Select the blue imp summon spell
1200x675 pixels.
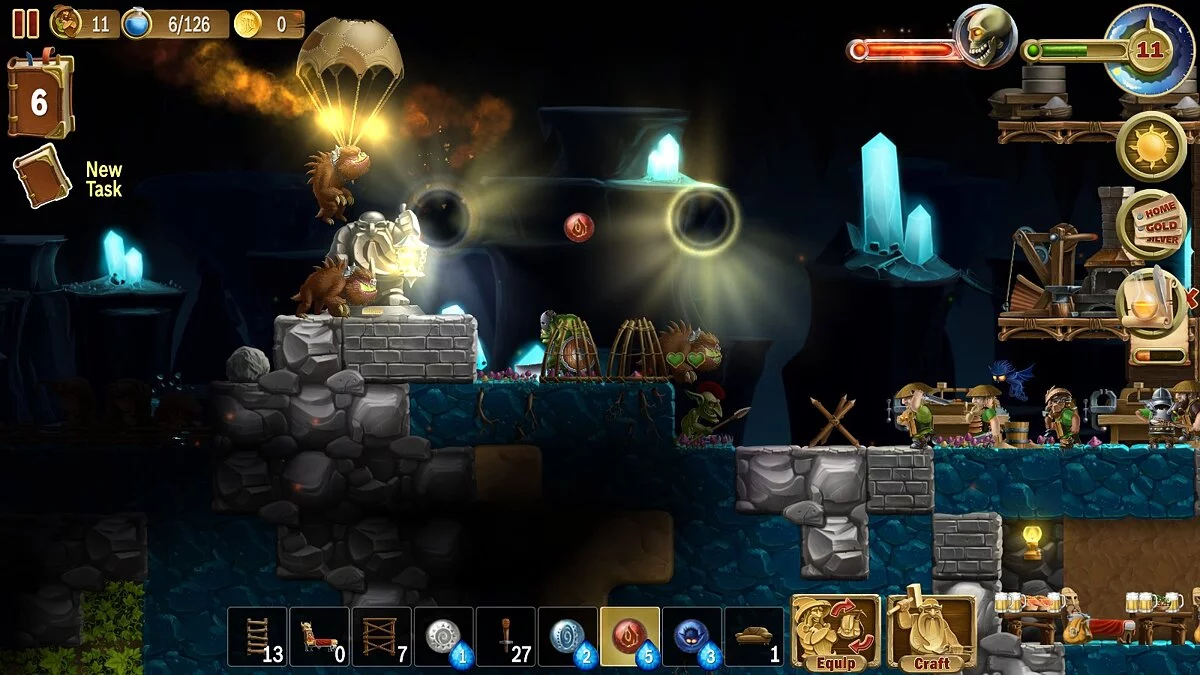click(692, 636)
